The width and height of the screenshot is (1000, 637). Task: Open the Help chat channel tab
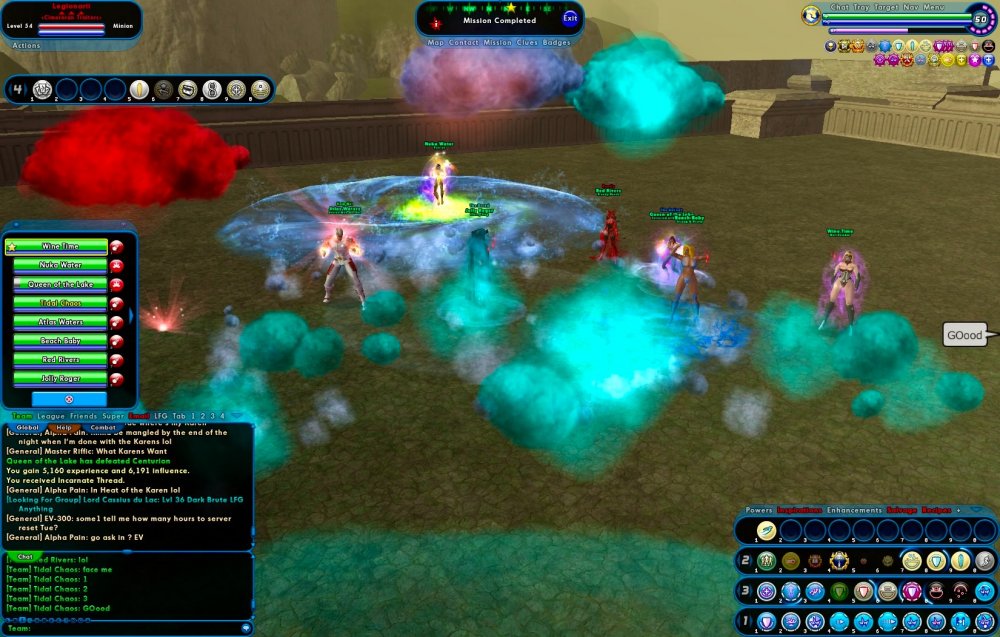coord(64,427)
